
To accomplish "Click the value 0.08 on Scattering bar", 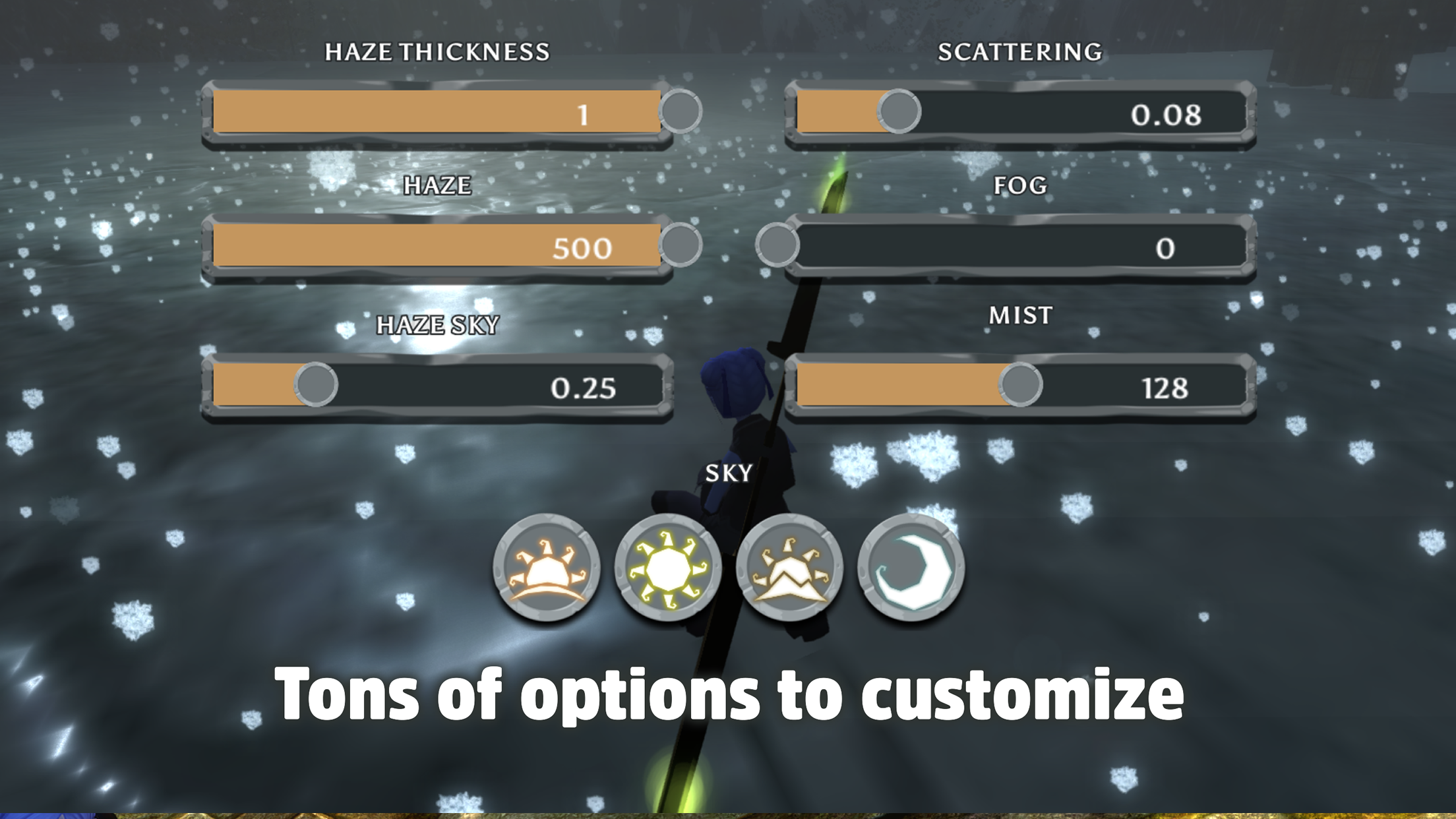I will point(1167,113).
